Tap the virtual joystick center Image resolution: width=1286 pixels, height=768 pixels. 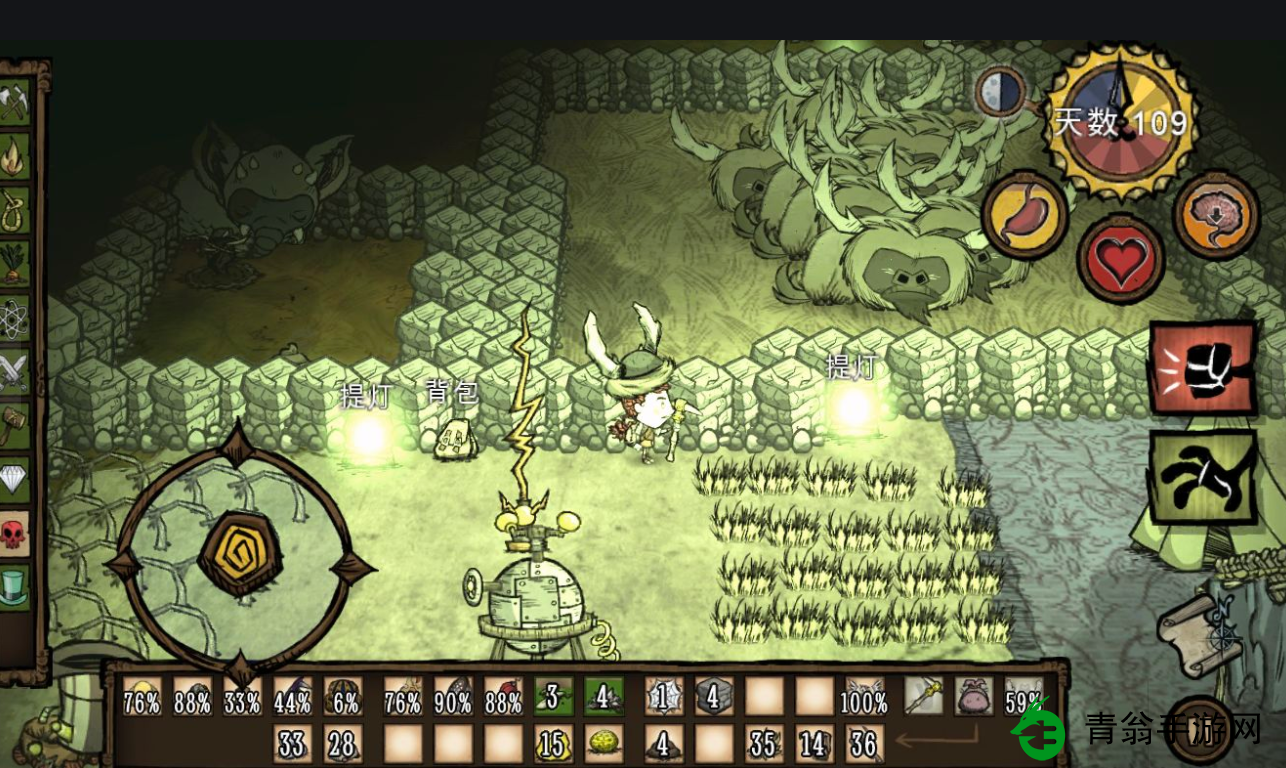pyautogui.click(x=241, y=553)
